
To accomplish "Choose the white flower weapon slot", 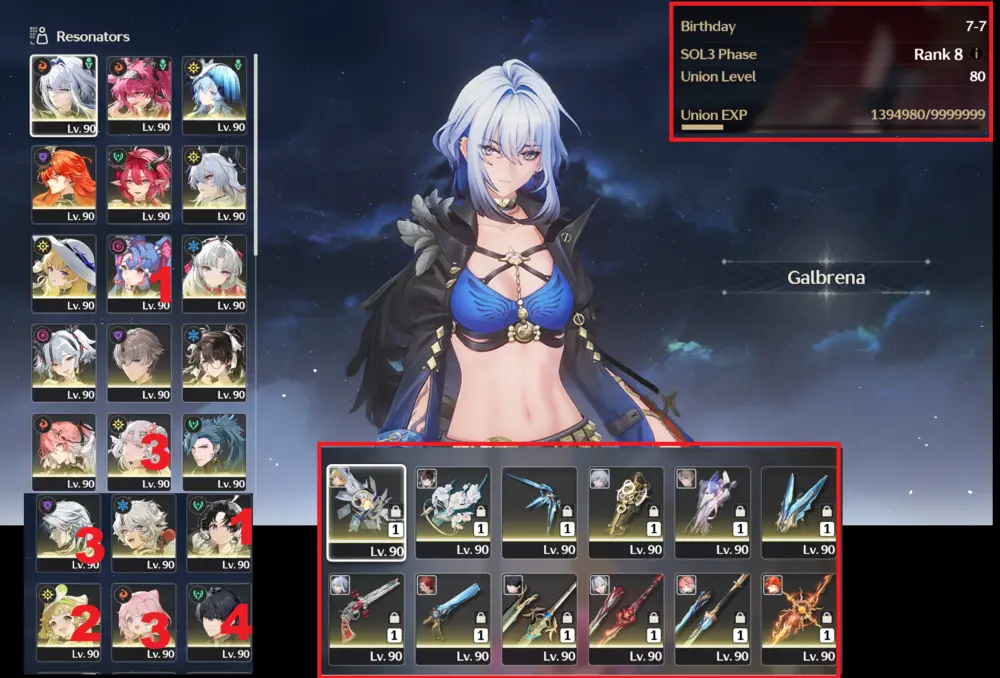I will [453, 511].
